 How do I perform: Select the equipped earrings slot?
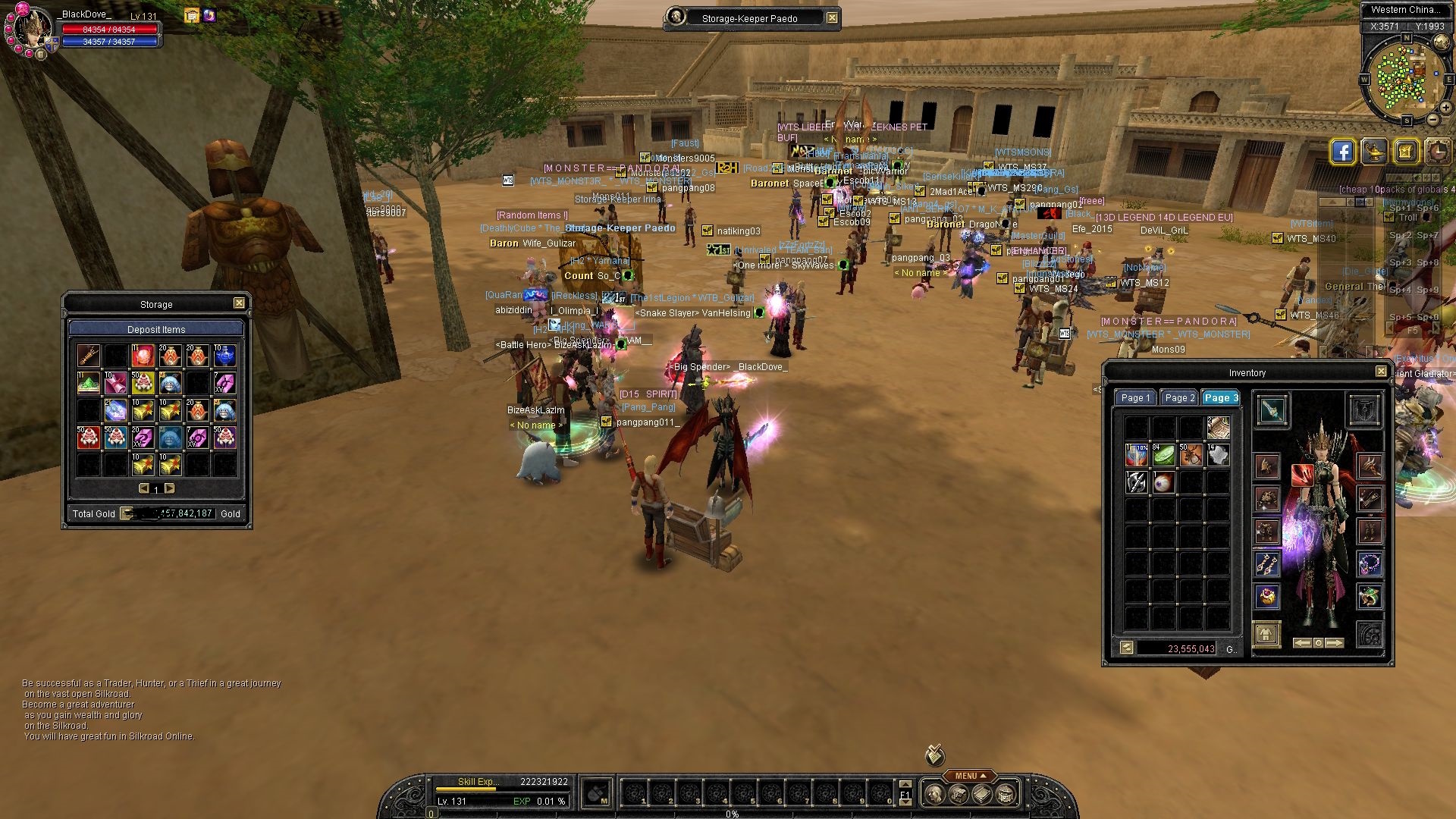point(1266,564)
